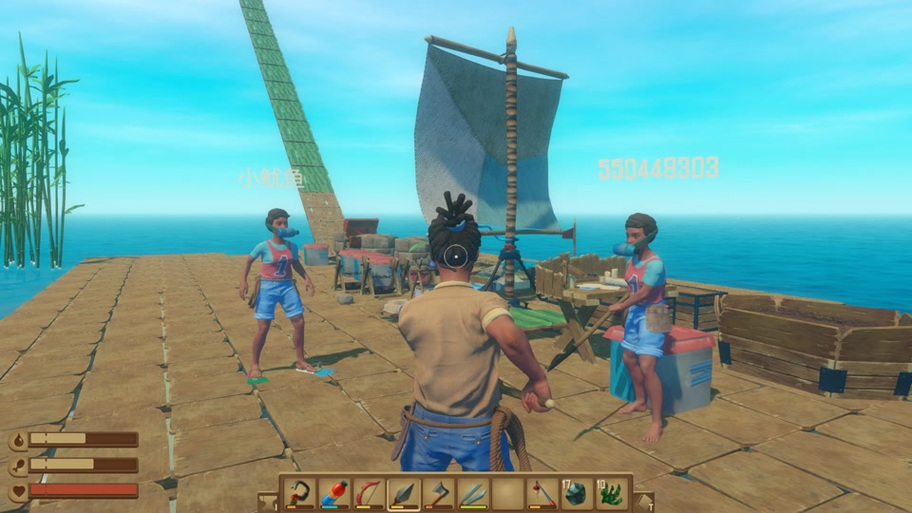Select the spear hotbar slot
Image resolution: width=912 pixels, height=513 pixels.
coord(403,493)
